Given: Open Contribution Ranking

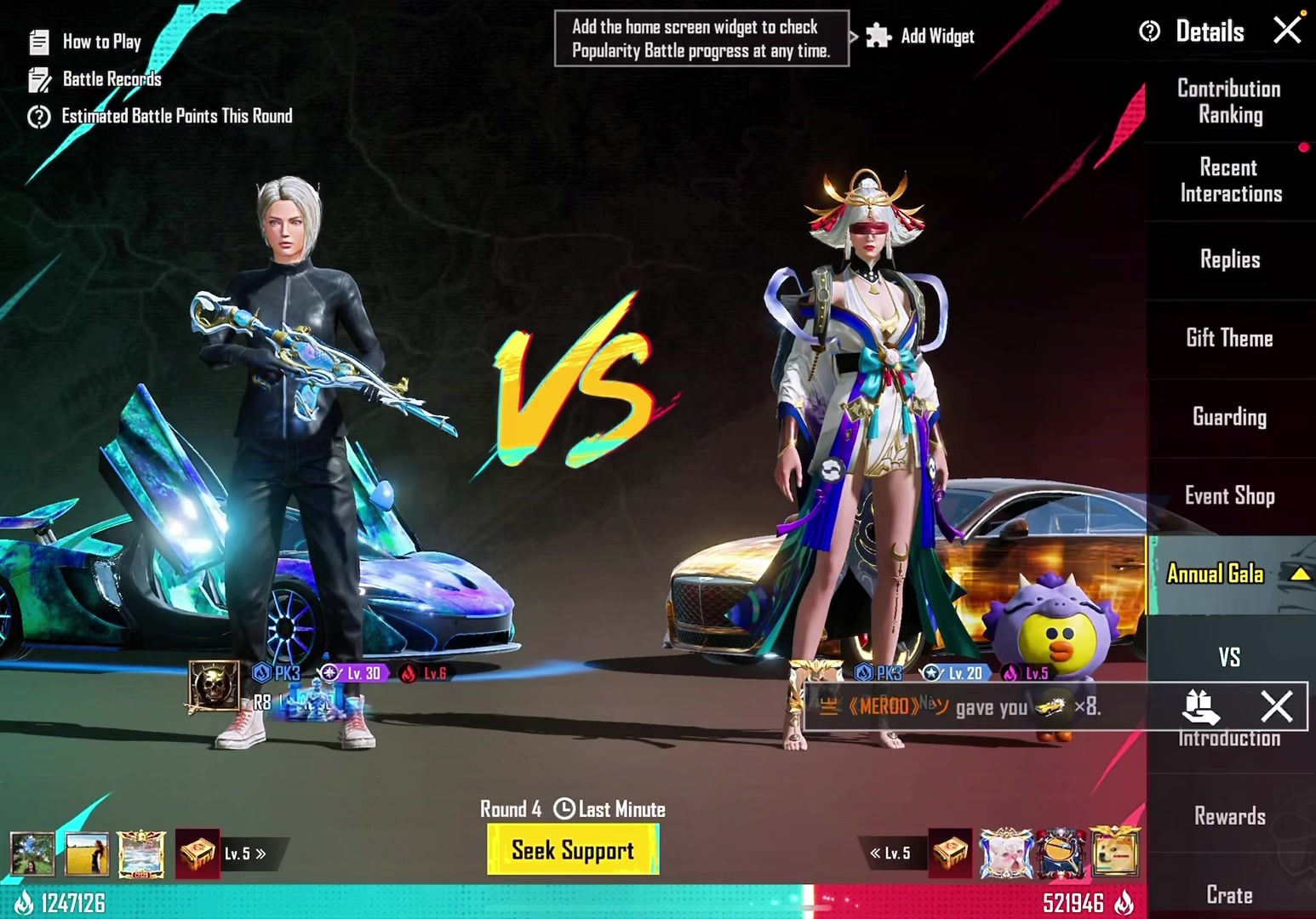Looking at the screenshot, I should tap(1229, 101).
